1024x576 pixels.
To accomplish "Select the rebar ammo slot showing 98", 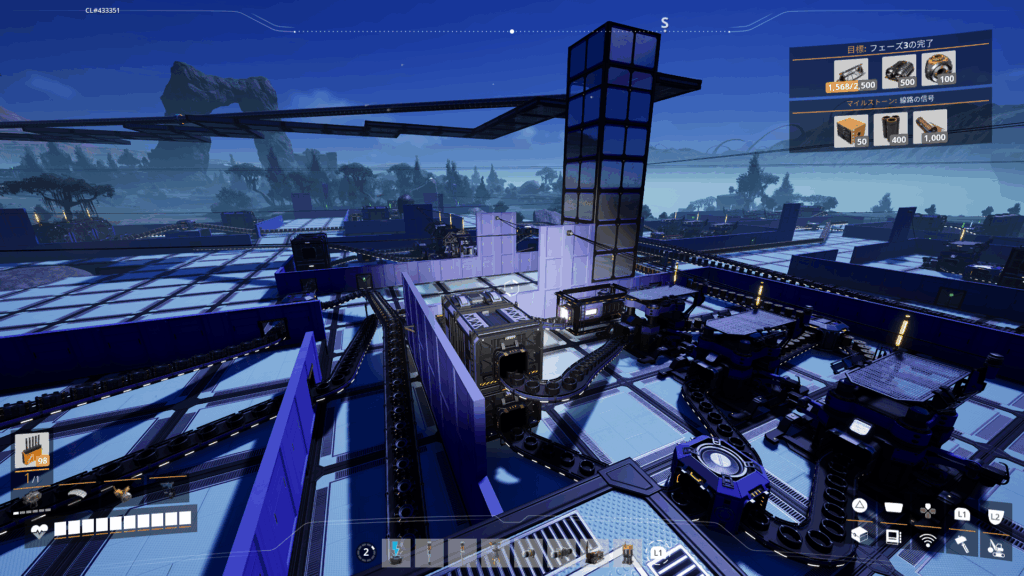I will [33, 450].
